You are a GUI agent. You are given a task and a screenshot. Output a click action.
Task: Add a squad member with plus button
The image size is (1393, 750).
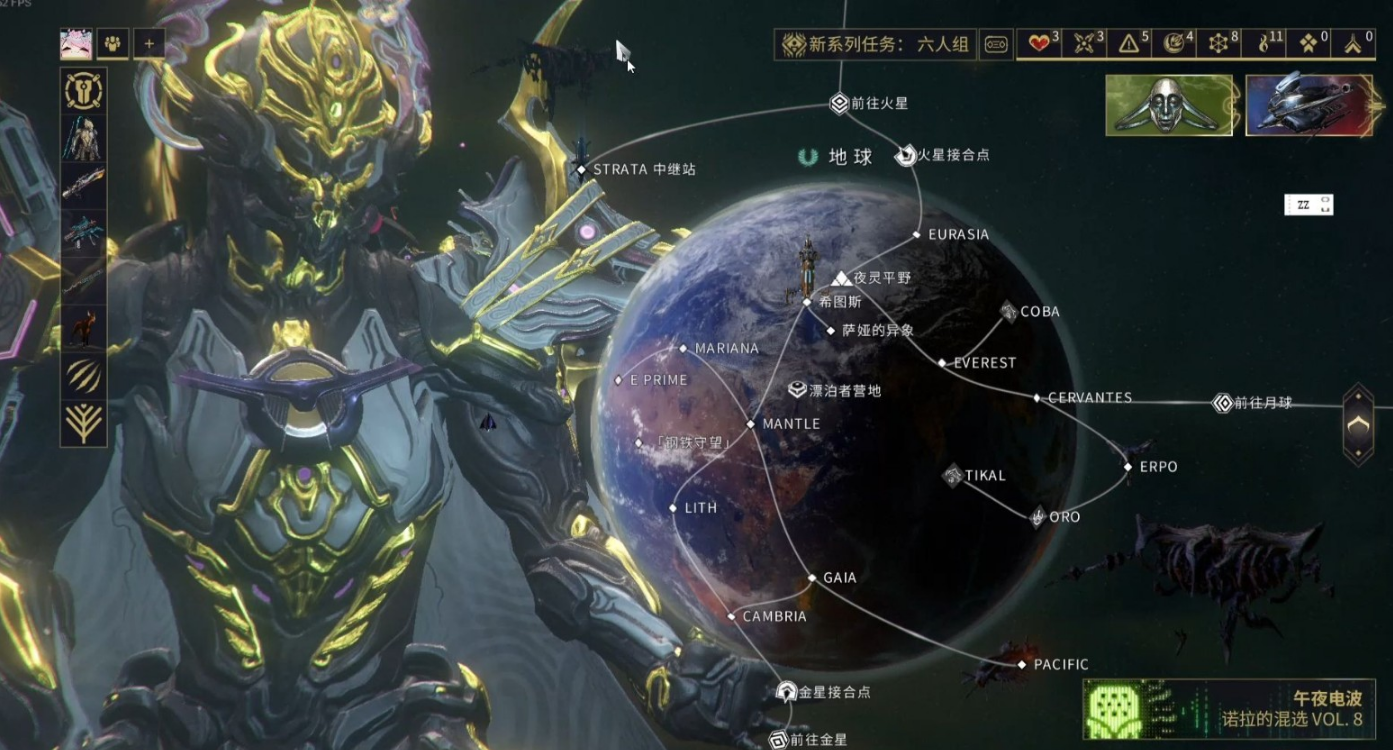coord(149,44)
